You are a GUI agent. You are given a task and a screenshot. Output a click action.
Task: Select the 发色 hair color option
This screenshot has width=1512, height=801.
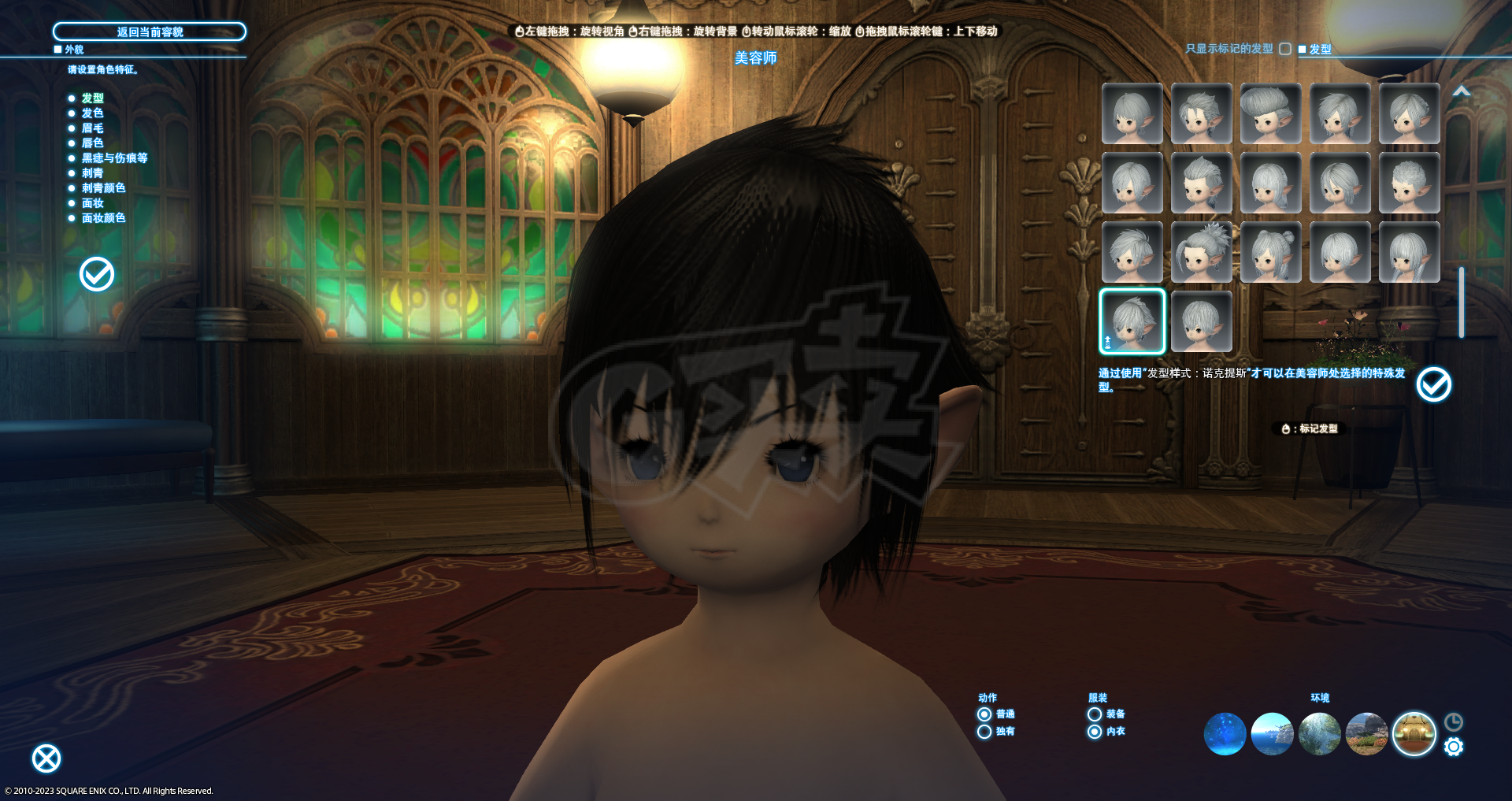click(92, 113)
